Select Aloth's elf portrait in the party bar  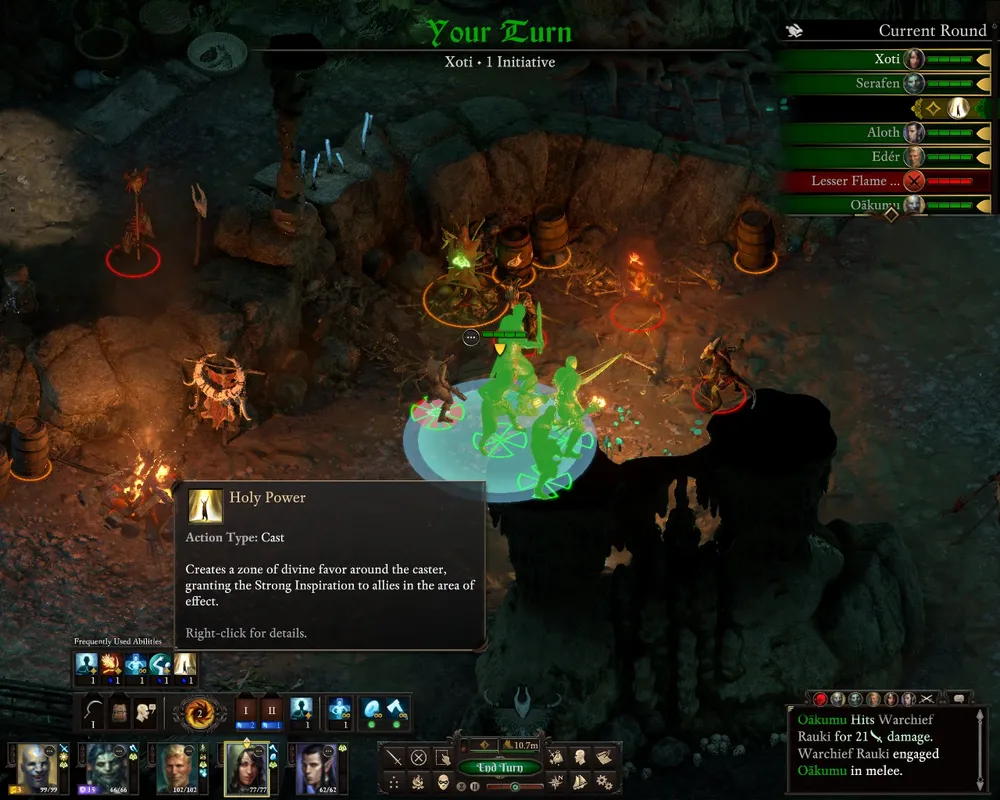(x=314, y=768)
